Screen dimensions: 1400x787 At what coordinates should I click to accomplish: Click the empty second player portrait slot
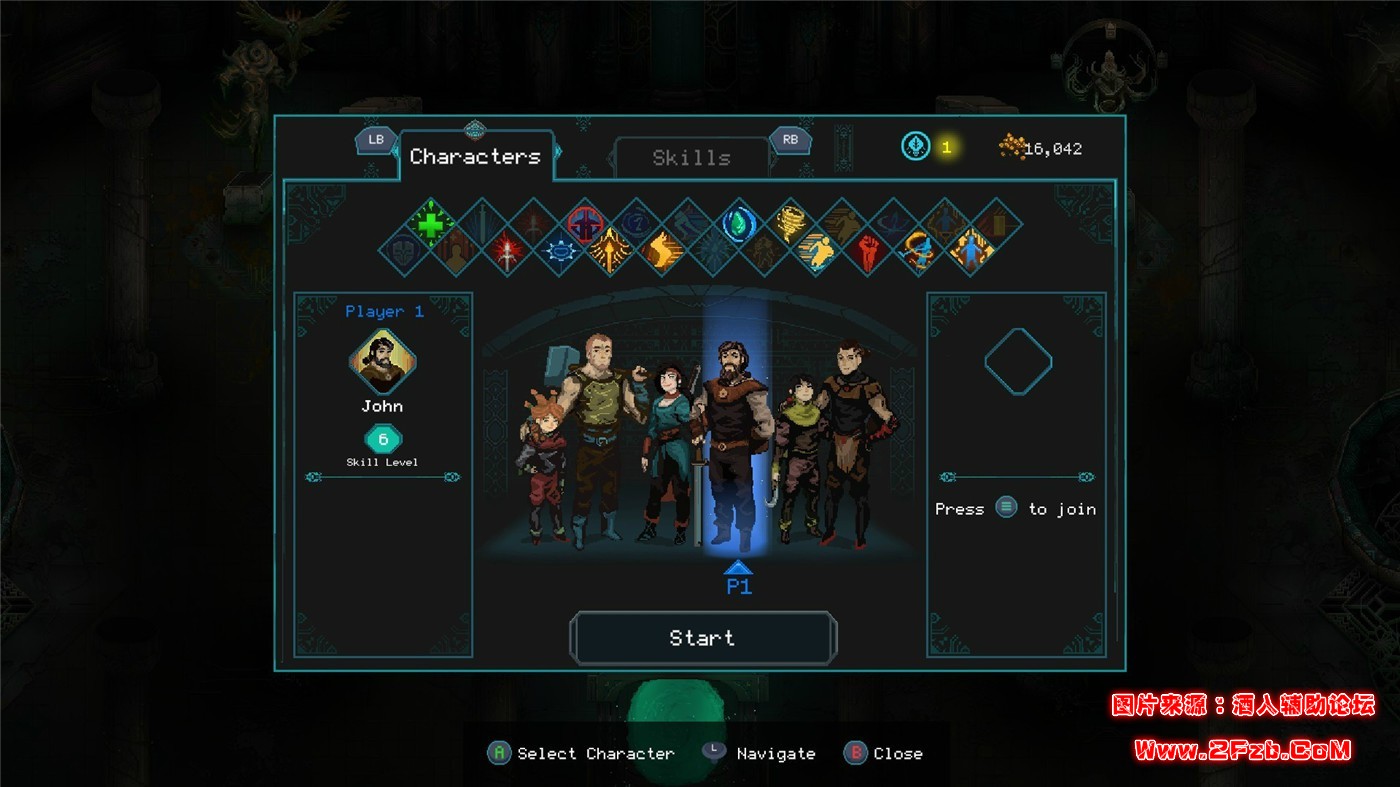[1017, 361]
